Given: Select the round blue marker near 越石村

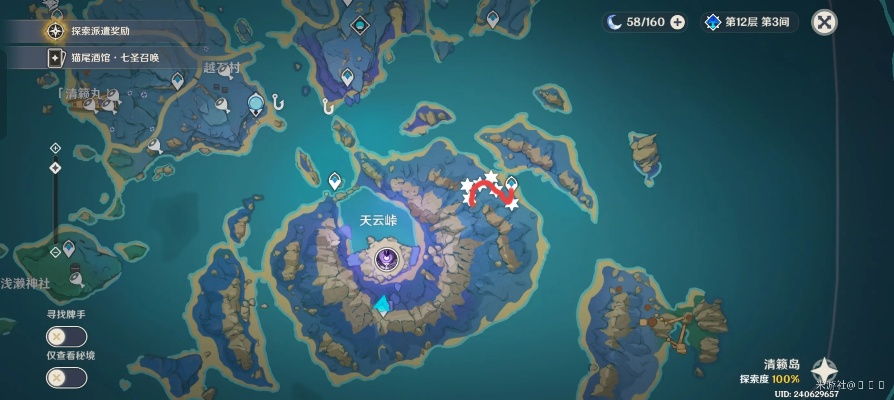Looking at the screenshot, I should click(x=257, y=101).
